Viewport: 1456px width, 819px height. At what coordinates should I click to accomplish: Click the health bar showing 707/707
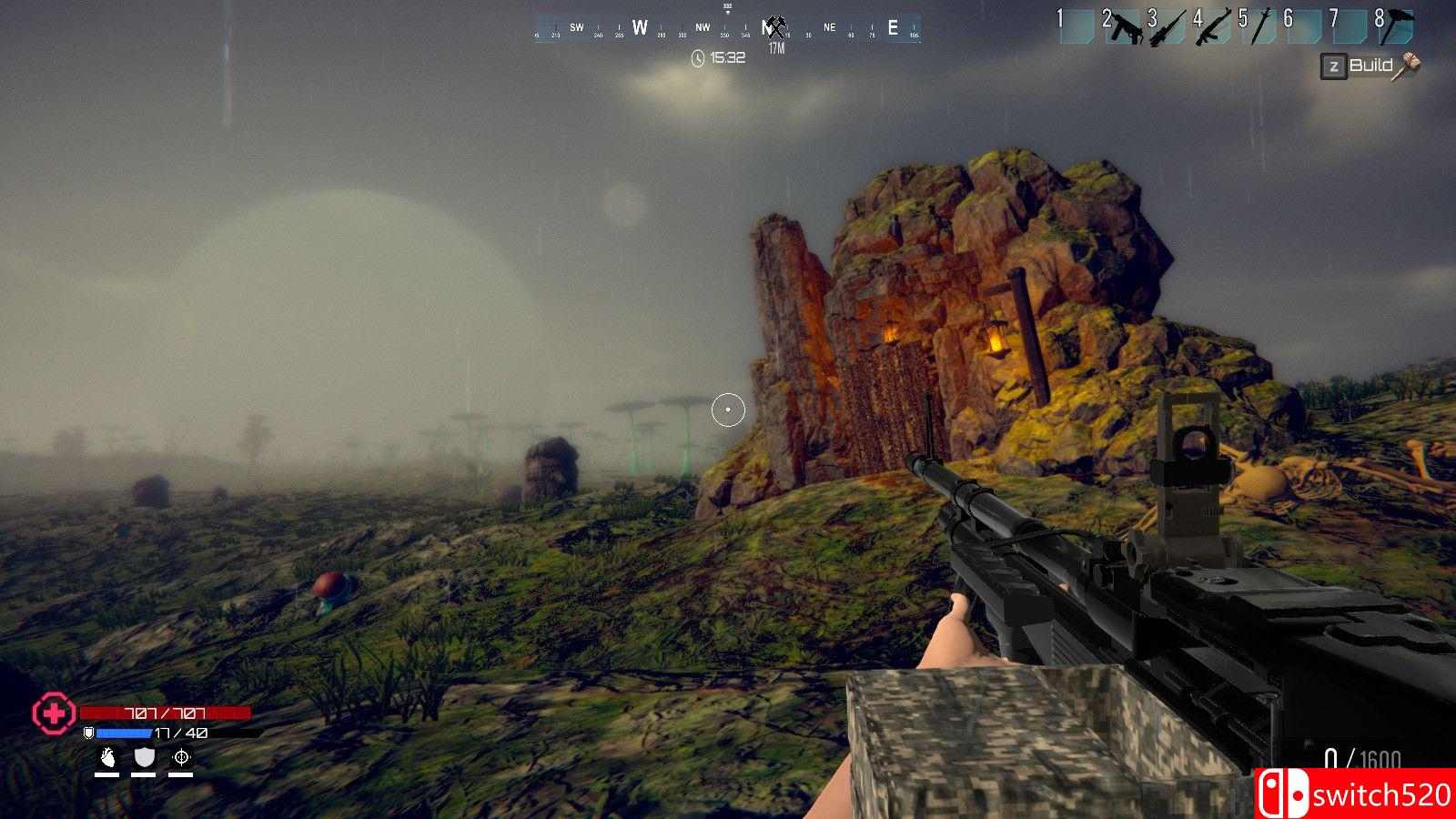coord(164,713)
